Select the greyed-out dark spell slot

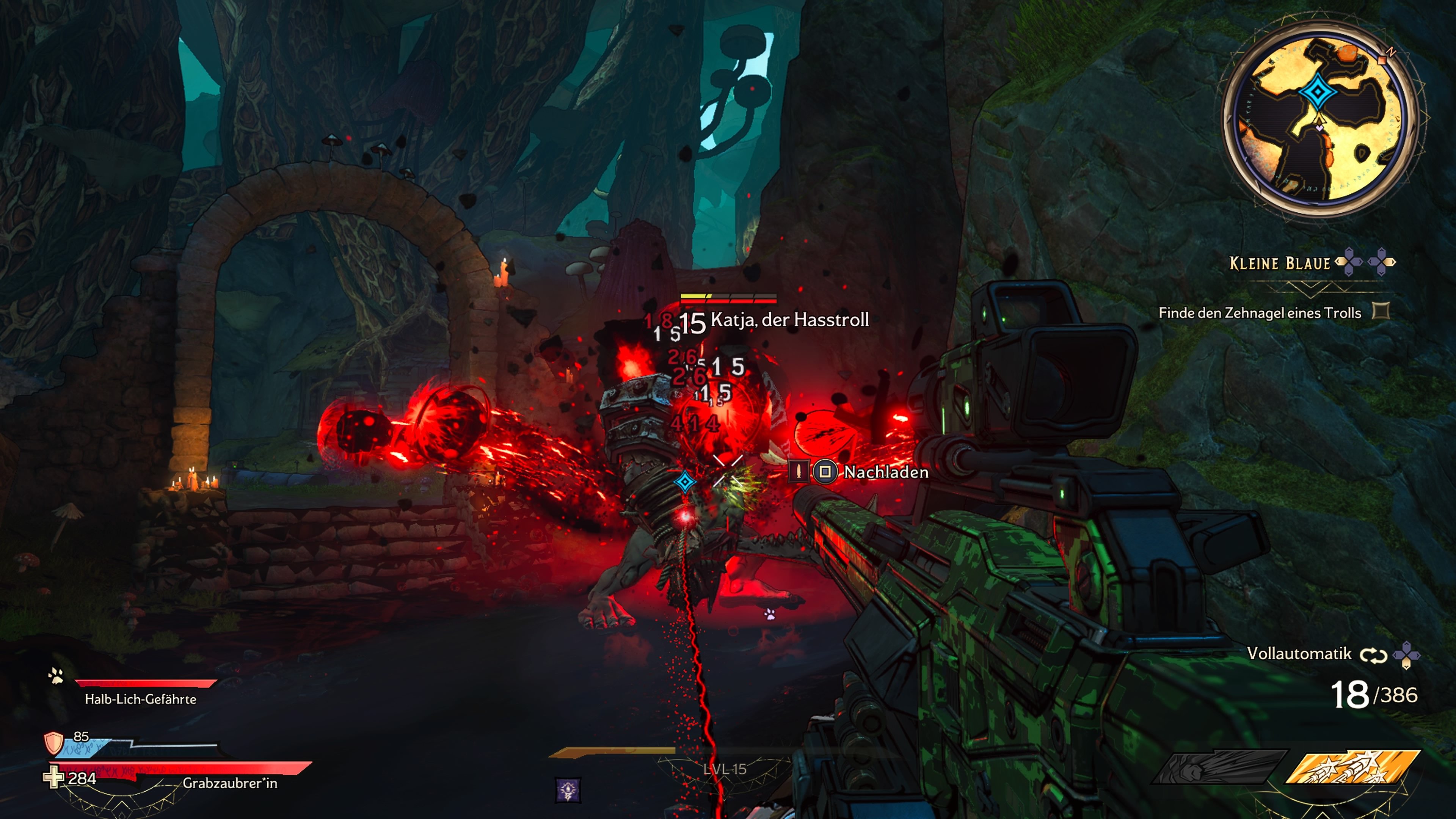click(x=1220, y=767)
